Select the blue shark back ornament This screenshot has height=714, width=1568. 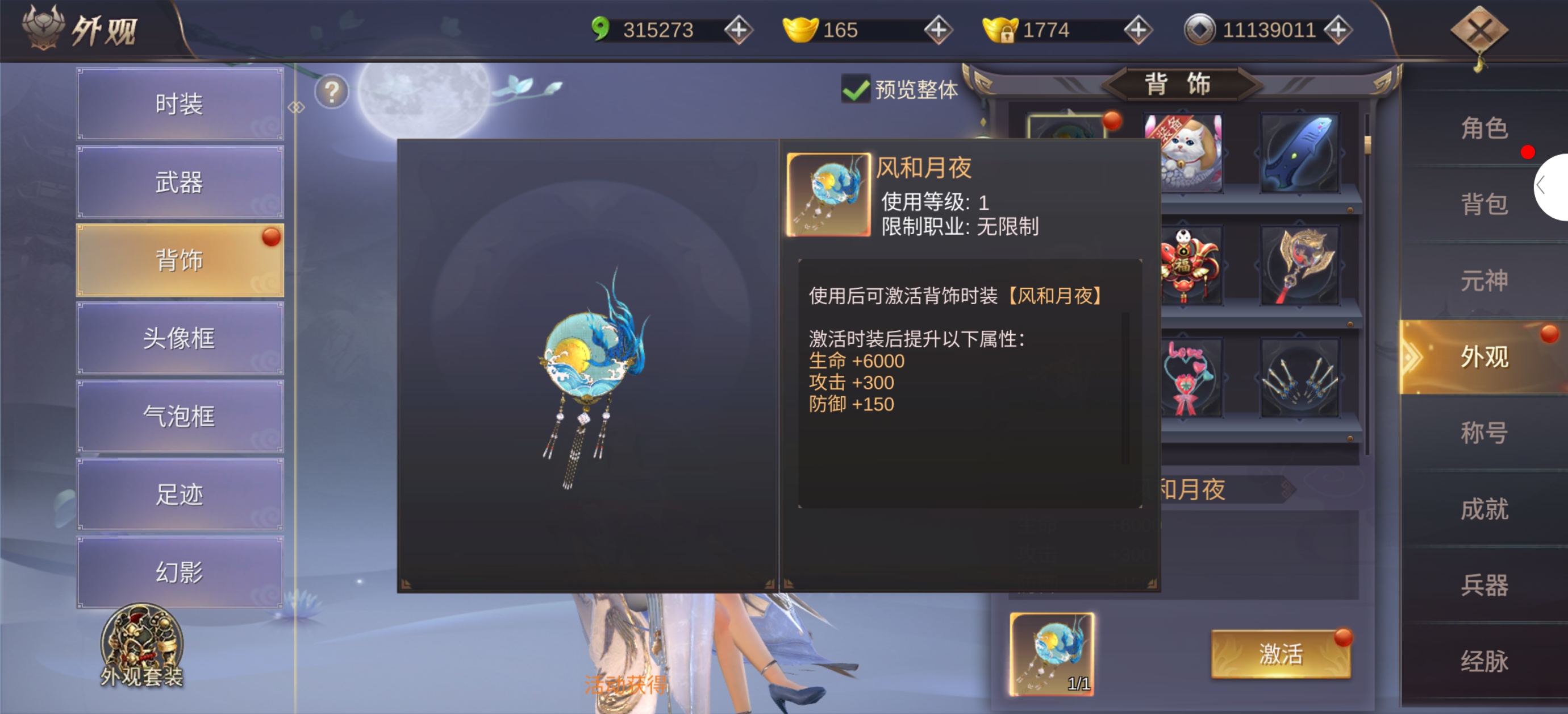[1300, 152]
